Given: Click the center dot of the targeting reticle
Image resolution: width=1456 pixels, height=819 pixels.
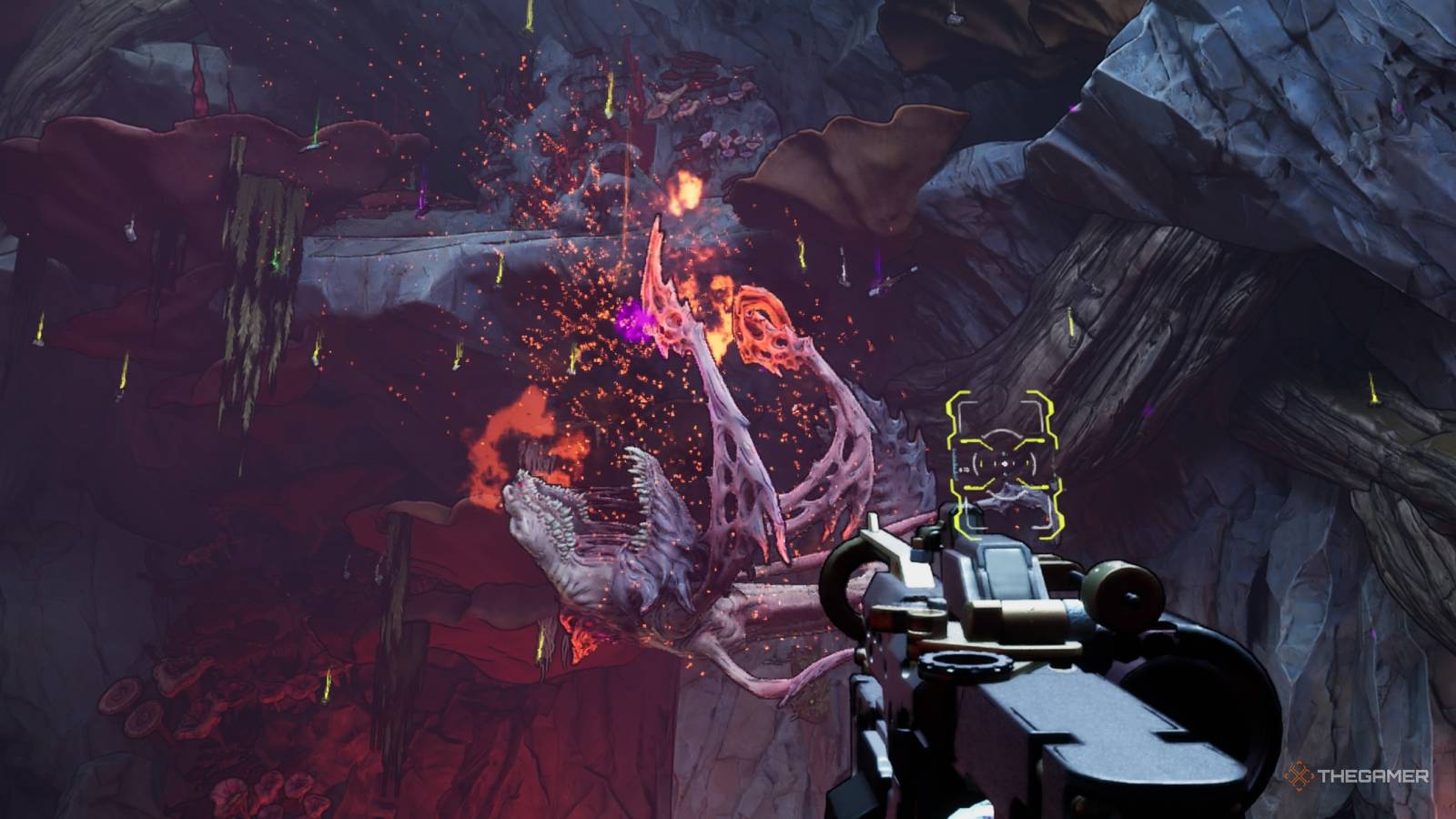Looking at the screenshot, I should click(1006, 462).
